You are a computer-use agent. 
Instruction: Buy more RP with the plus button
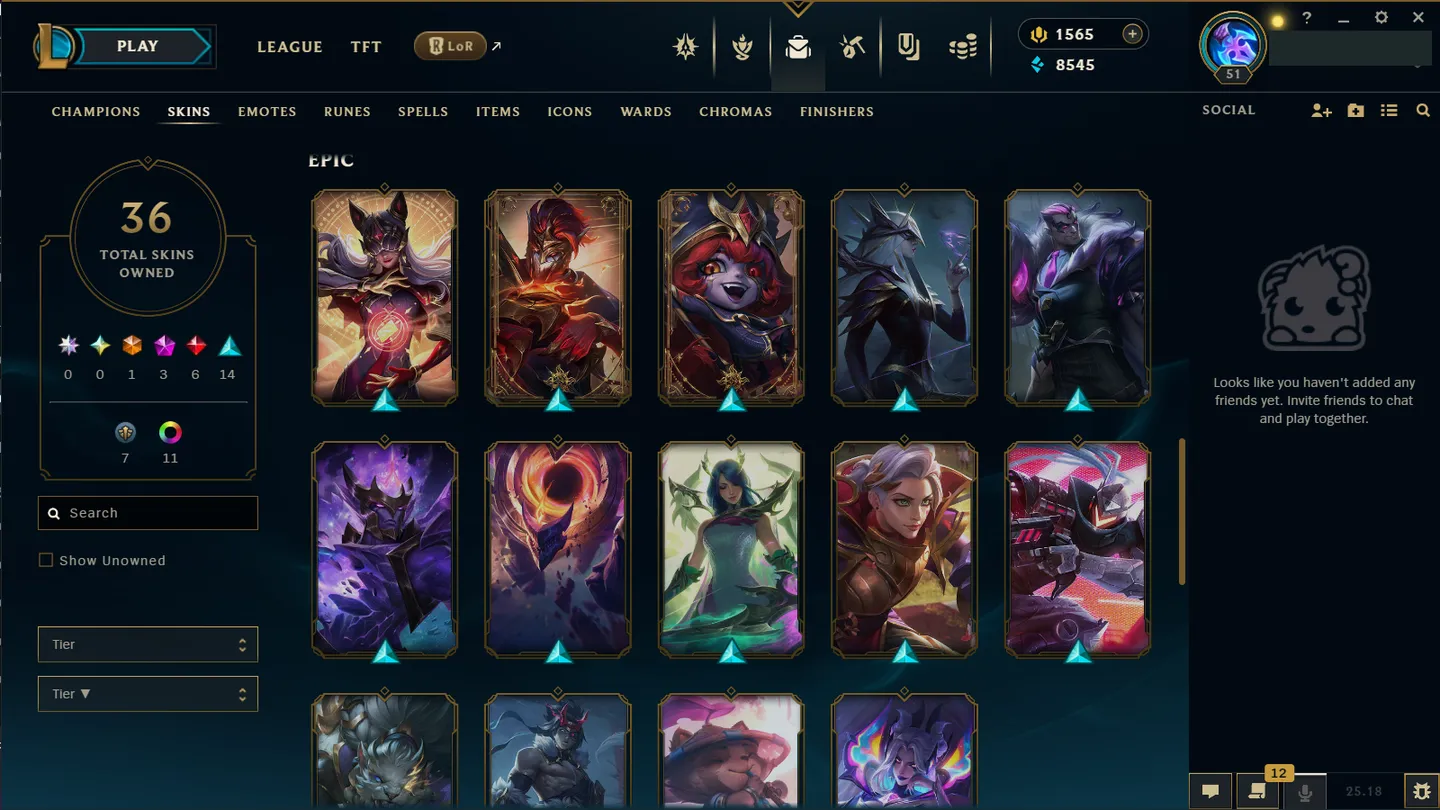coord(1132,34)
